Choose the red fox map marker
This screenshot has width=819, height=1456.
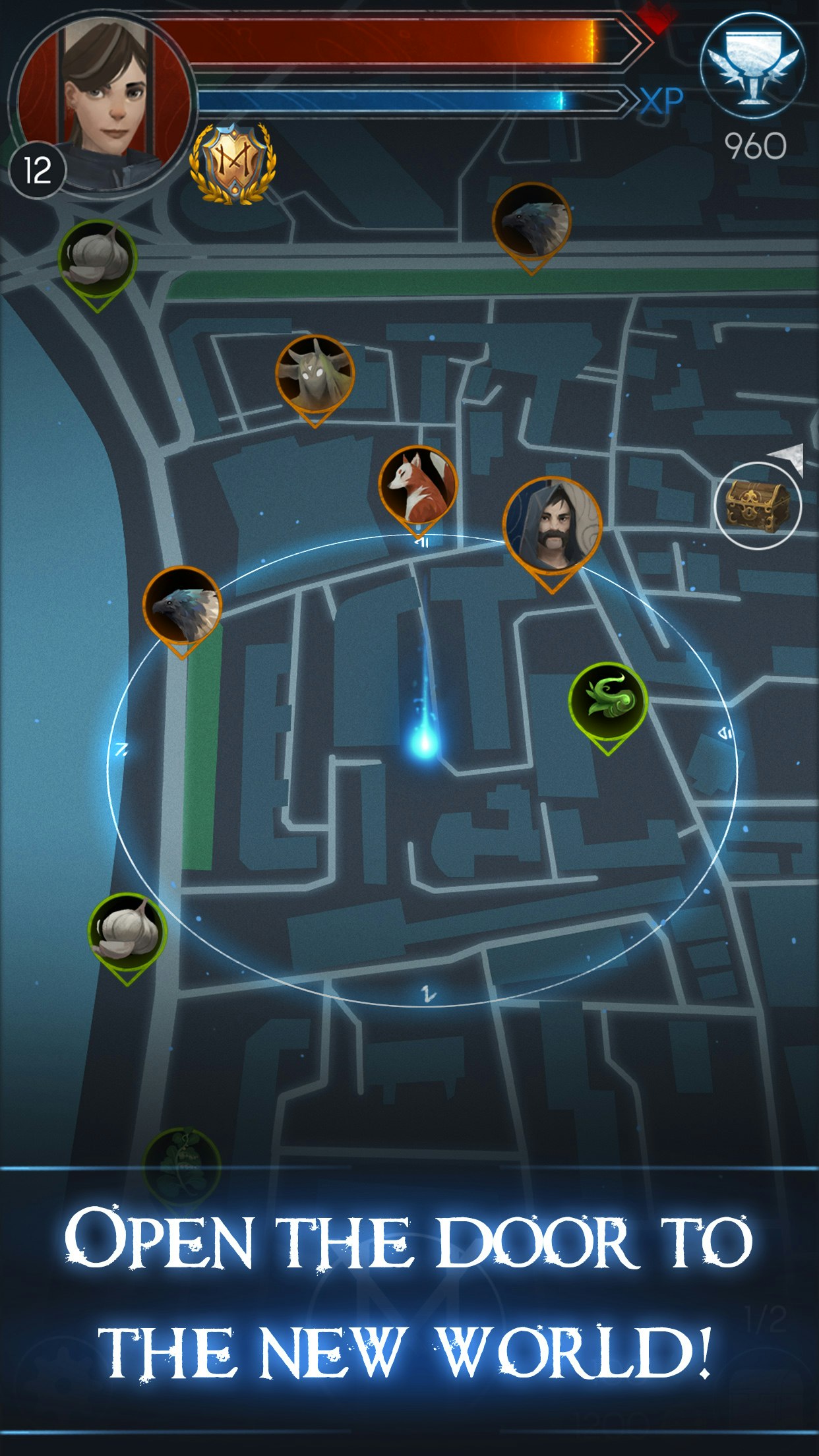417,486
